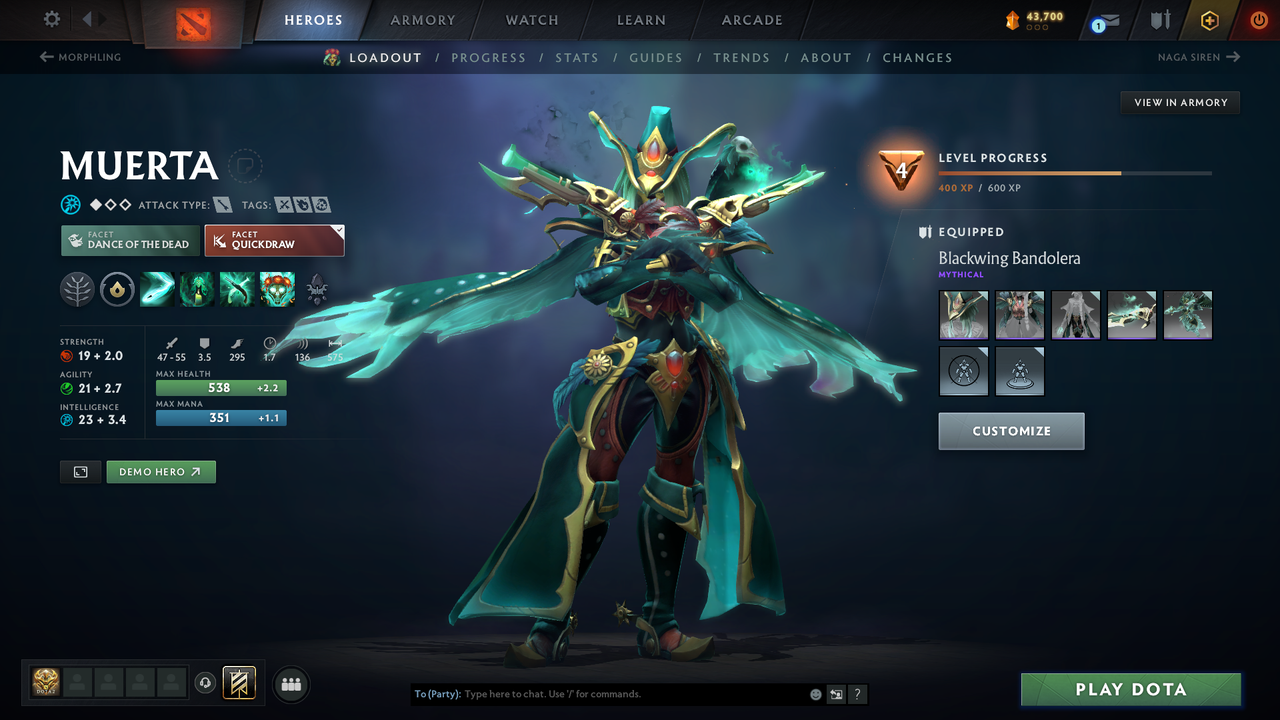Click the View in Armory button

1179,102
